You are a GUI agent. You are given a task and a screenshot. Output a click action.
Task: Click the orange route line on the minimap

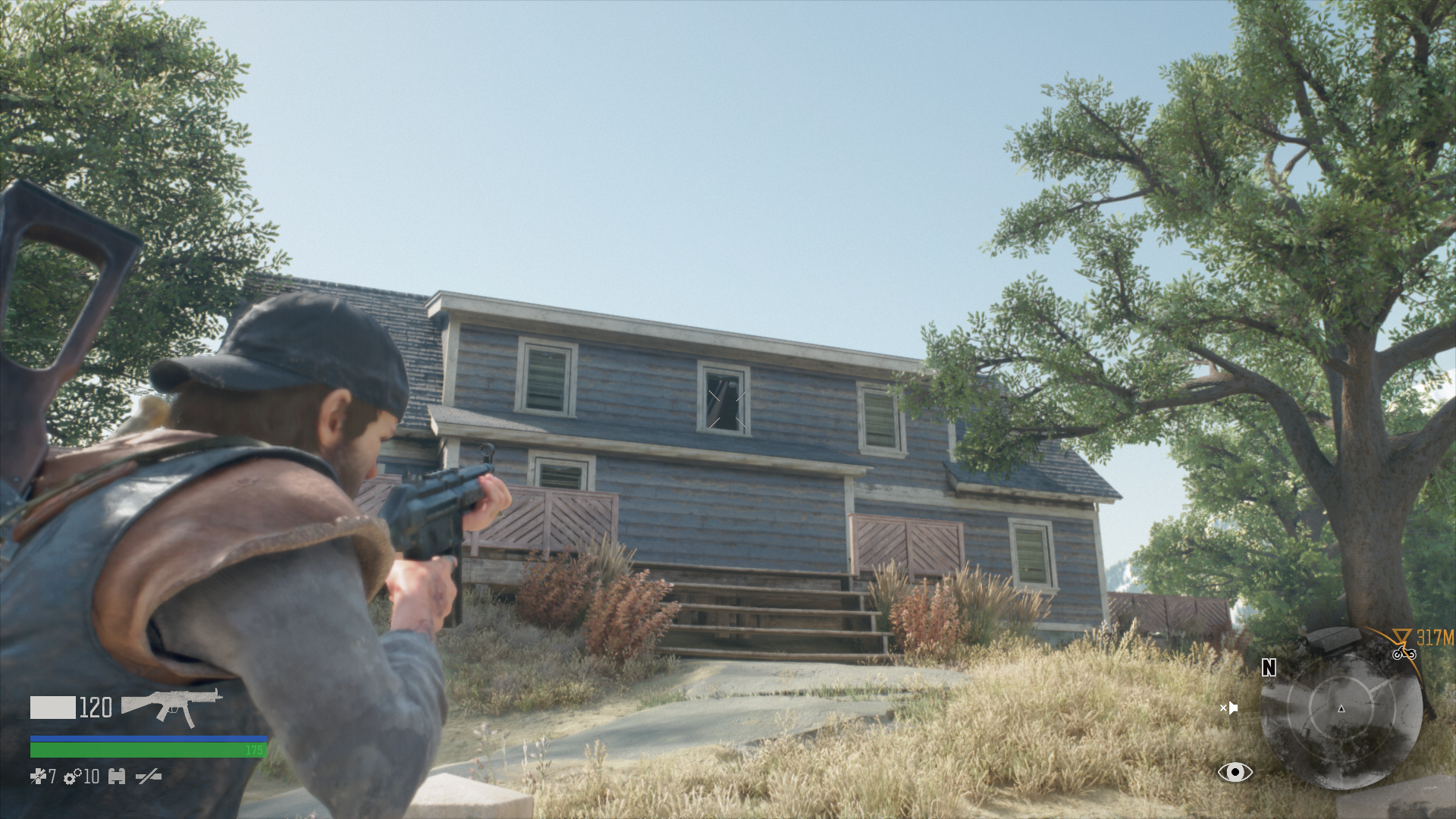1414,667
